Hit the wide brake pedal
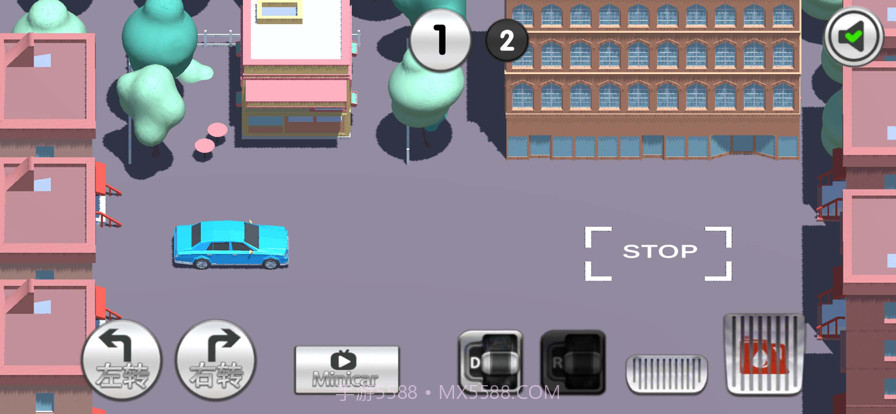The image size is (896, 414). [x=666, y=373]
